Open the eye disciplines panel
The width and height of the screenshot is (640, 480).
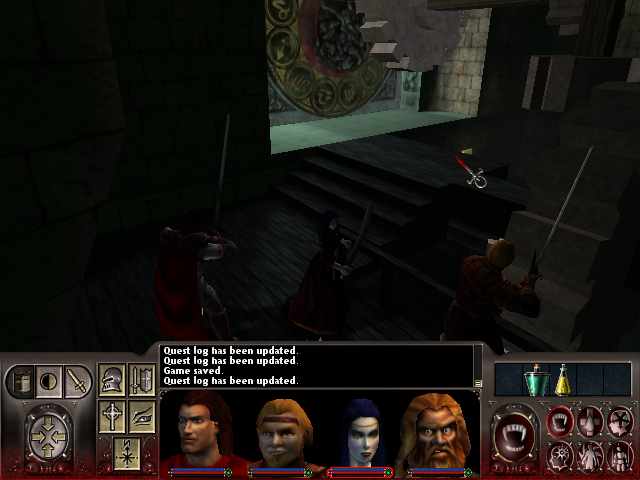141,416
